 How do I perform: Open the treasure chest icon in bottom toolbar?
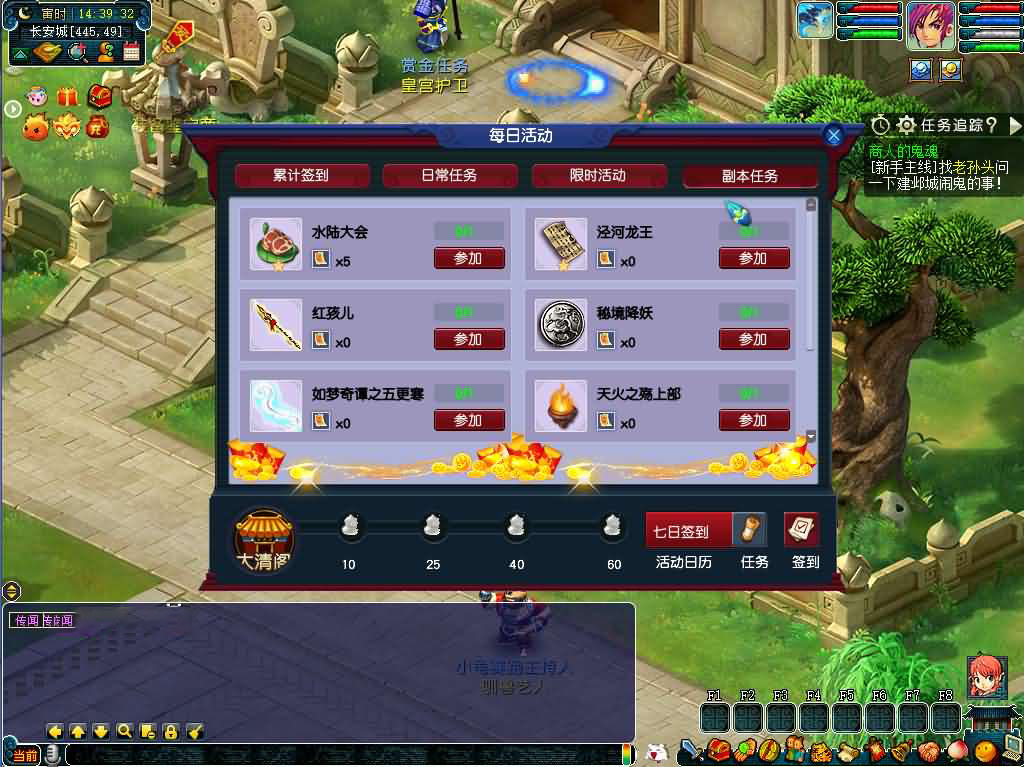point(716,750)
